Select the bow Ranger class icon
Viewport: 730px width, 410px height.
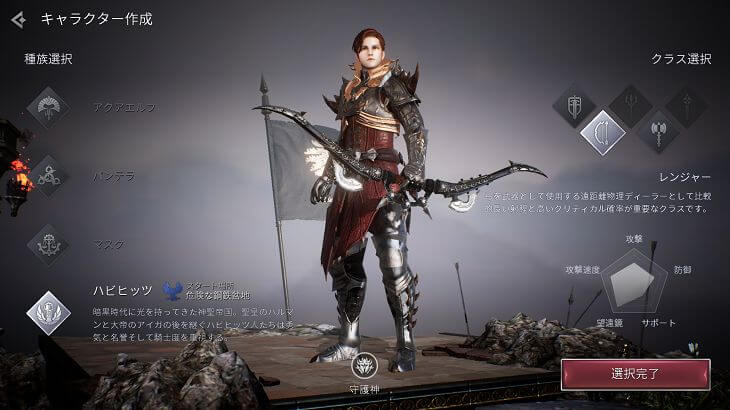pyautogui.click(x=602, y=133)
